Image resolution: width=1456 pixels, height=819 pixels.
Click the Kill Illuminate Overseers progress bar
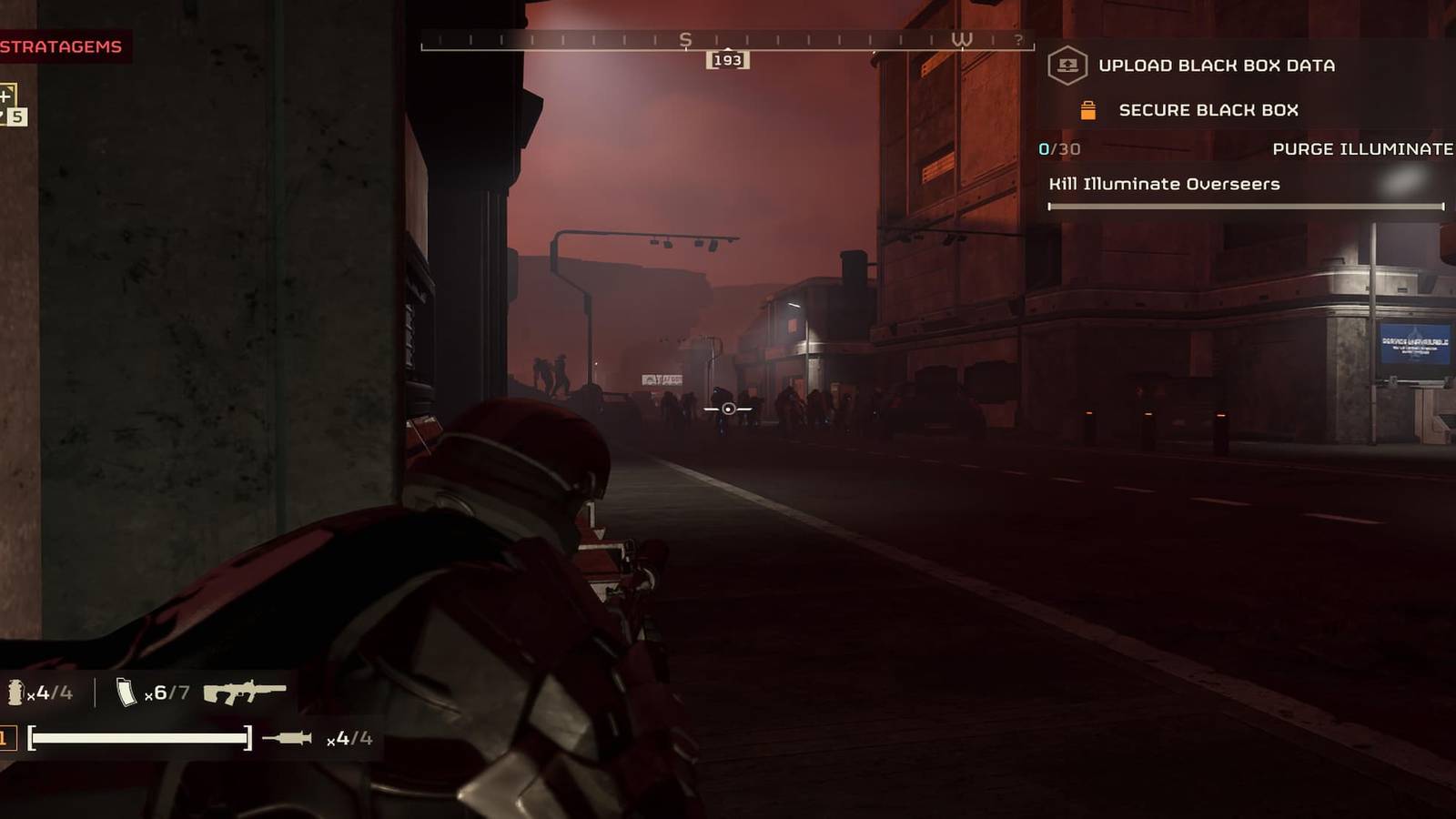(1247, 207)
